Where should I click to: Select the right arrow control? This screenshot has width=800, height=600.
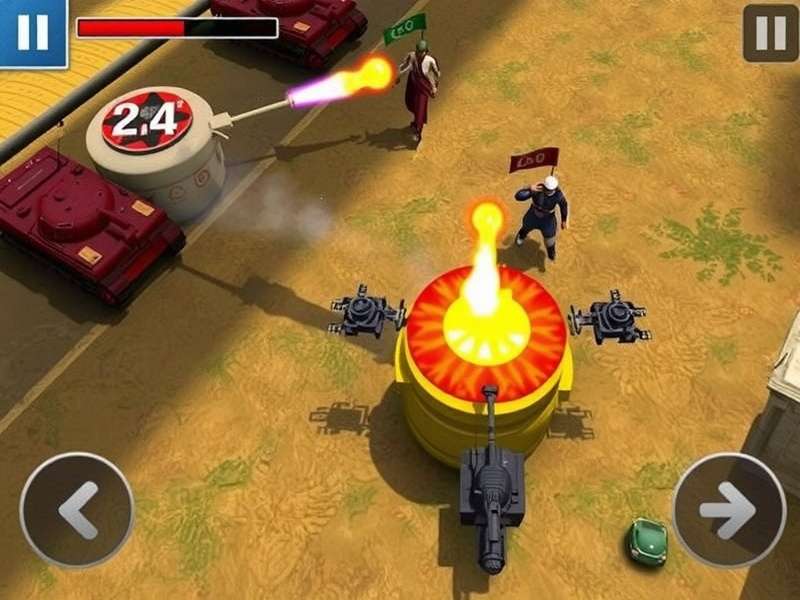pos(728,510)
